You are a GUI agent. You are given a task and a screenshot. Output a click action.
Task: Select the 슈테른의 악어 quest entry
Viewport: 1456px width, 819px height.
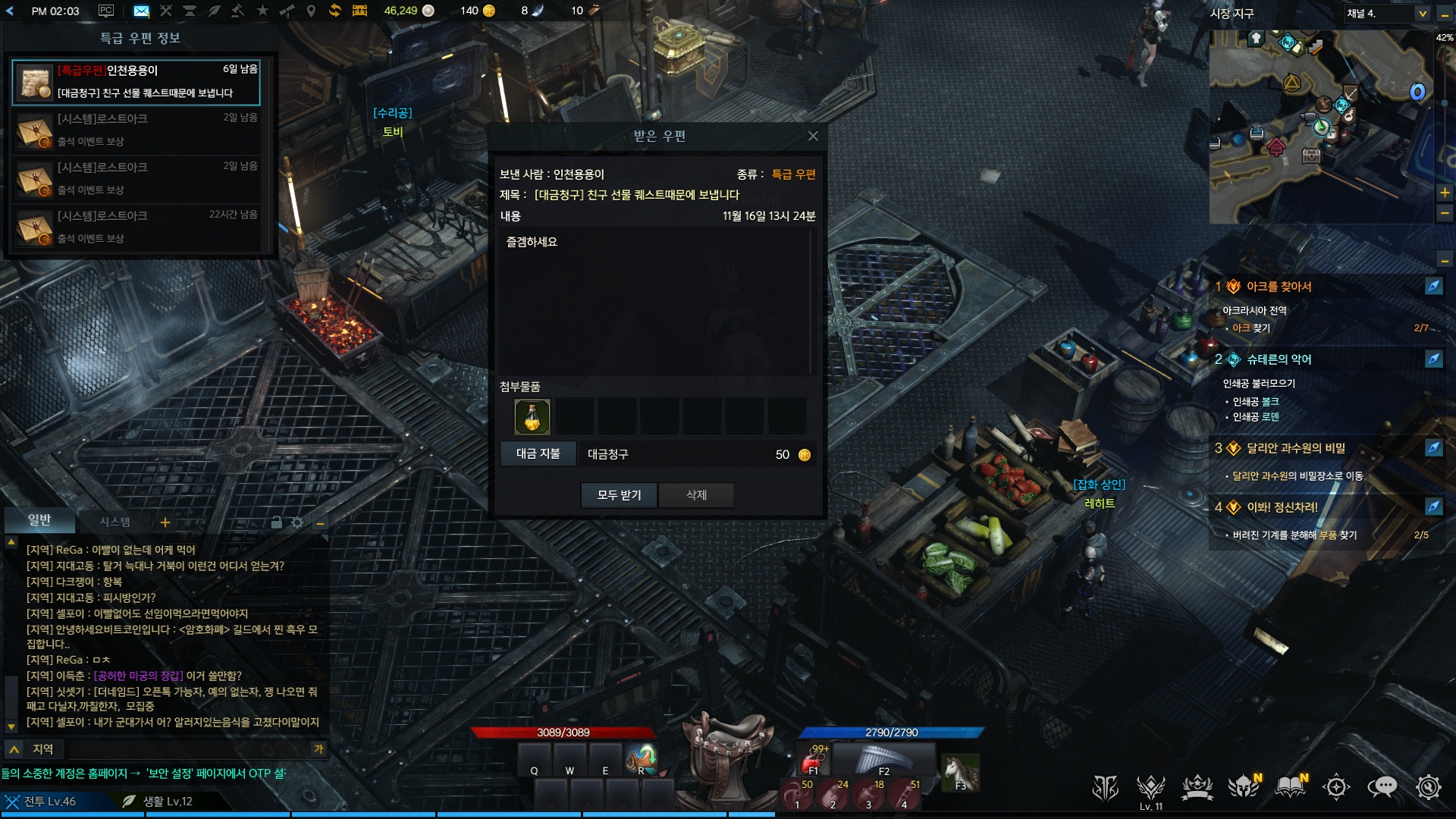(1279, 359)
